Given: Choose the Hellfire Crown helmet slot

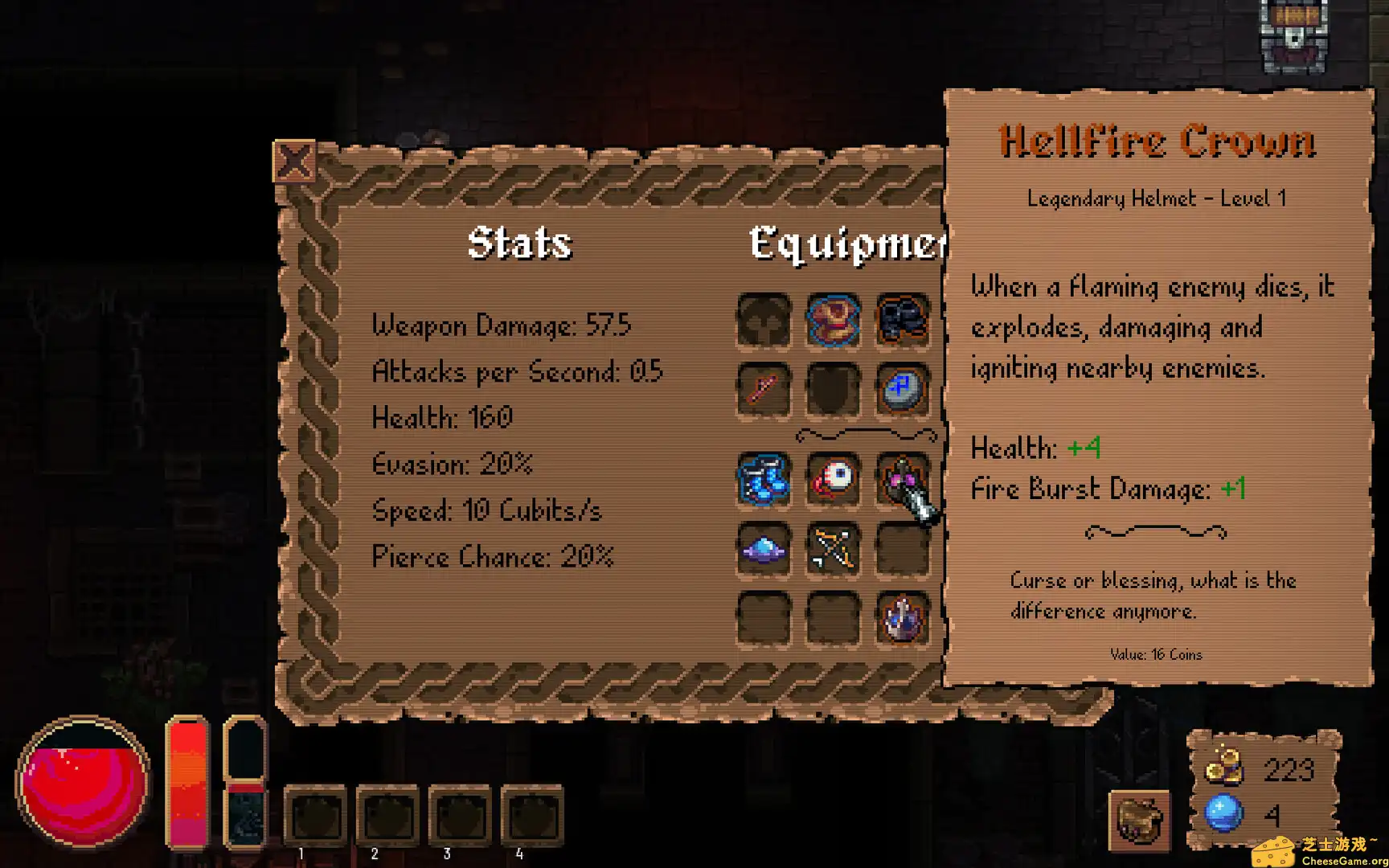Looking at the screenshot, I should coord(900,480).
